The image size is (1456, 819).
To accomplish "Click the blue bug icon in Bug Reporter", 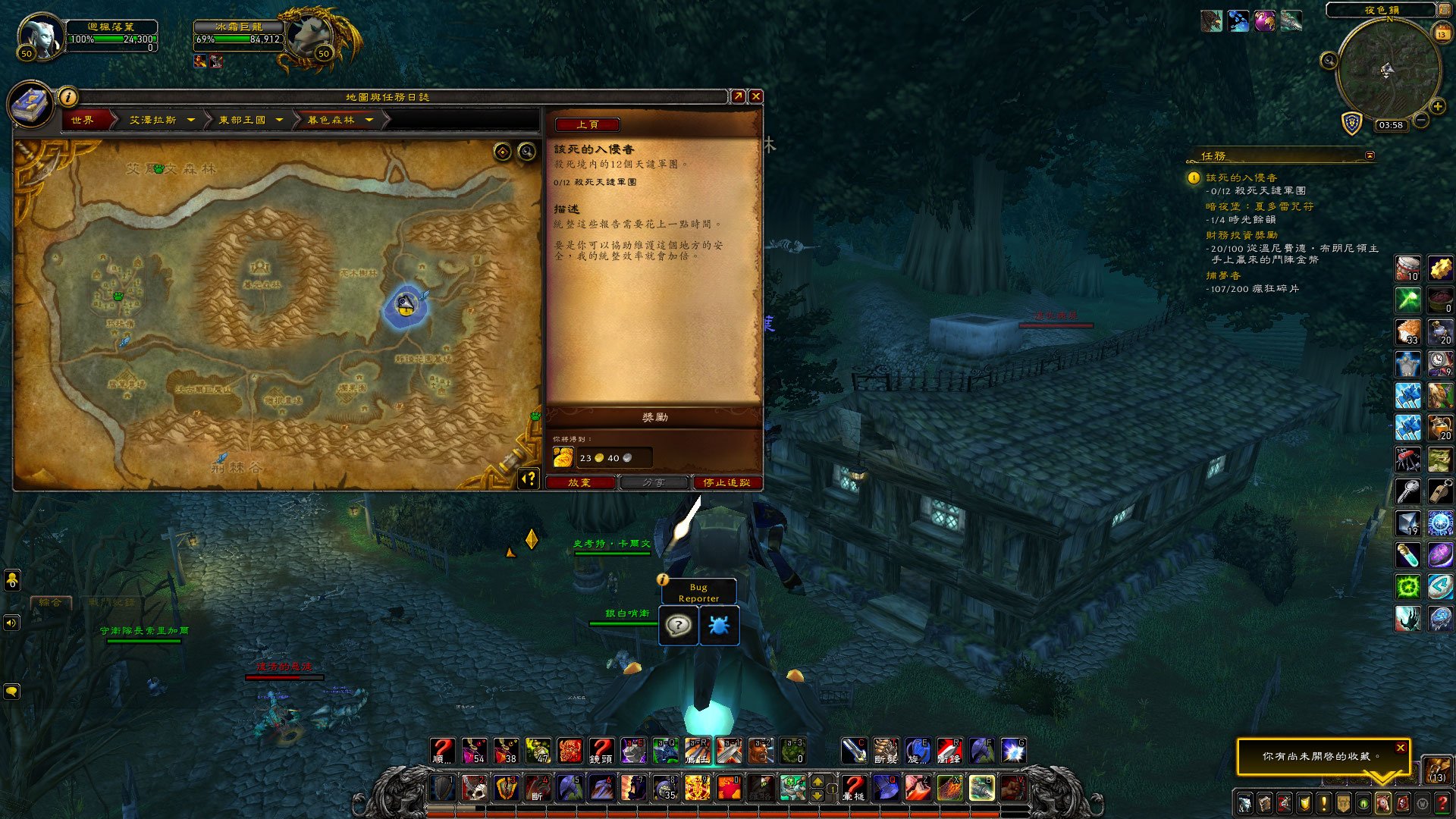I will coord(719,626).
